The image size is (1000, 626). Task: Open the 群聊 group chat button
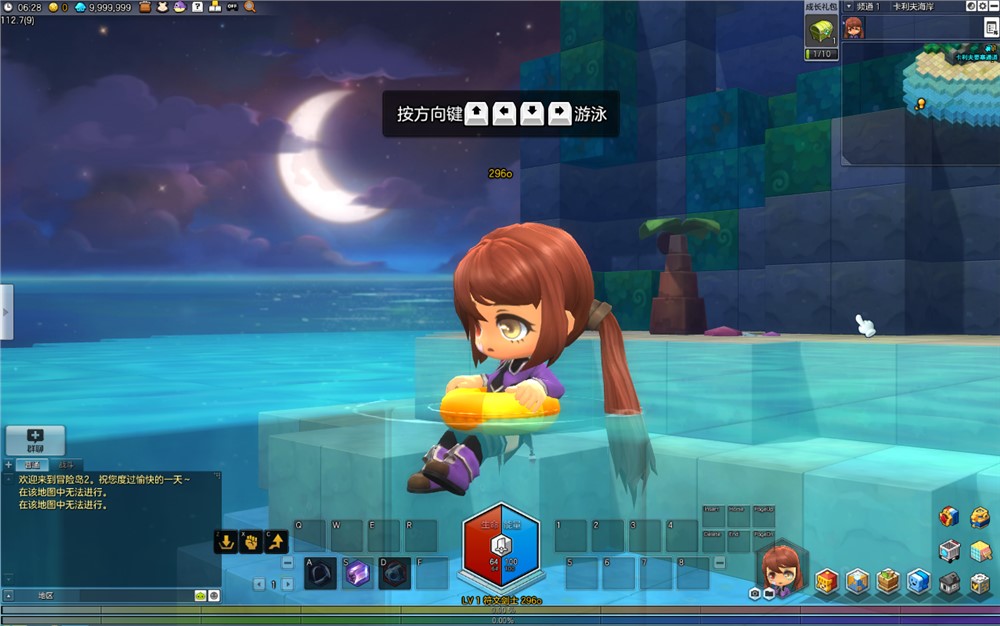[35, 440]
